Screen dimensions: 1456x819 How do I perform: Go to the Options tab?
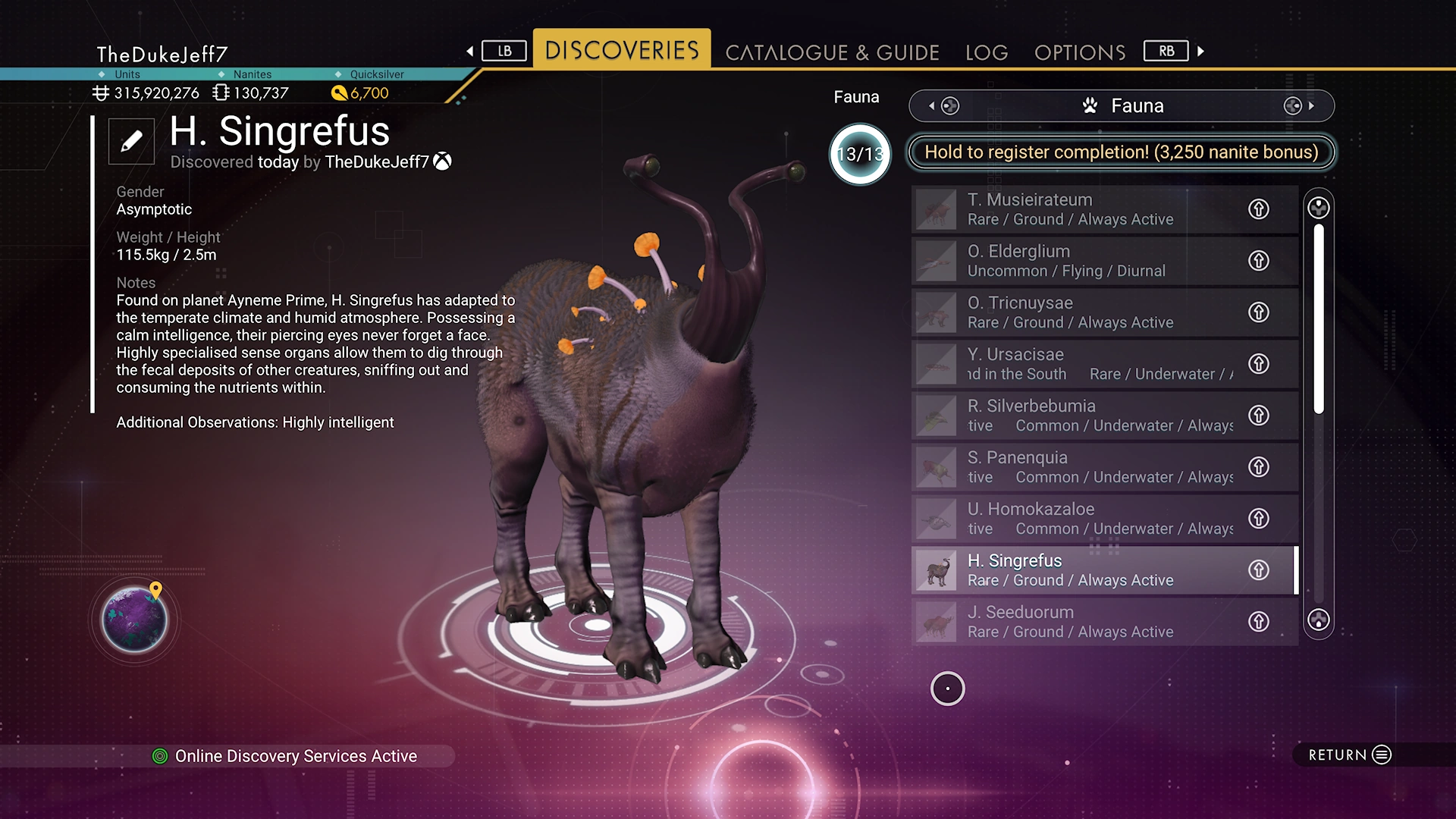coord(1079,52)
